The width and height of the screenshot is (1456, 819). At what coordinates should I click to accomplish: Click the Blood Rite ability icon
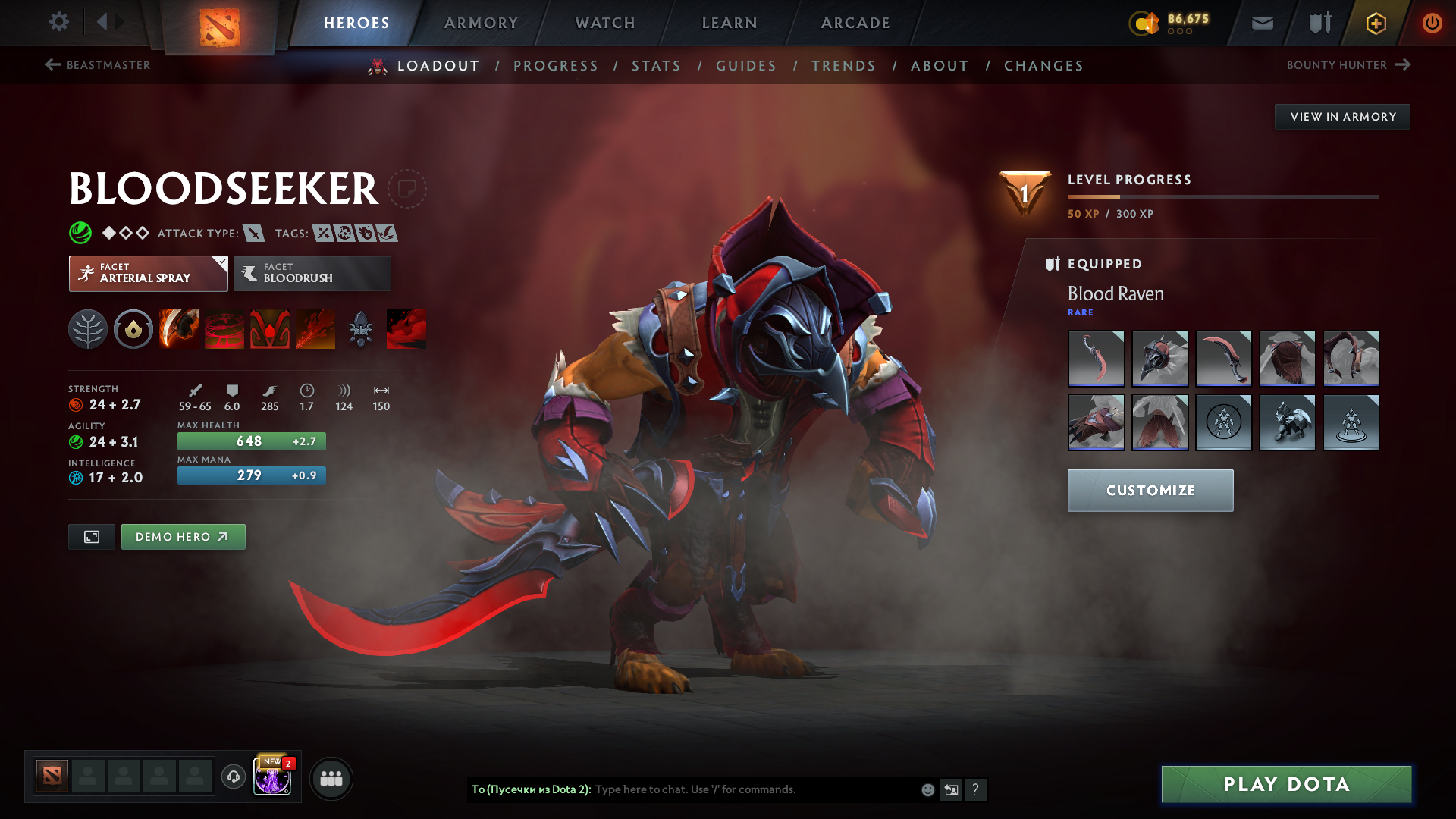click(224, 328)
